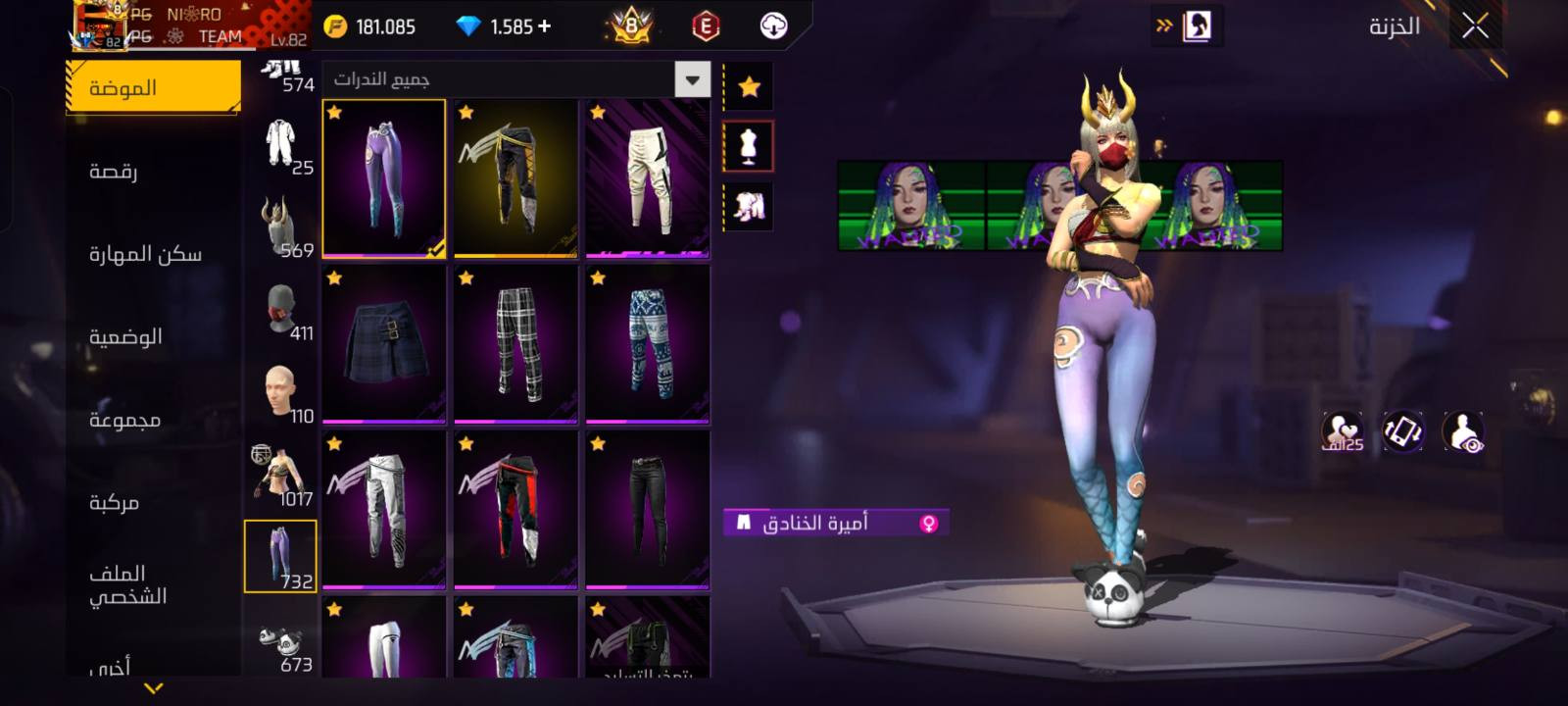Open the سكن المهارة skill skin tab
Screen dimensions: 1568x706
145,254
